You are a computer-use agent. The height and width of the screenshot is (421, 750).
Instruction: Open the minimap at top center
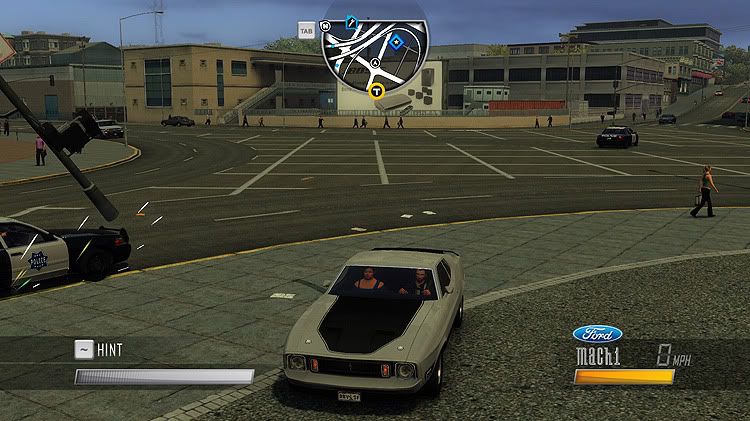[x=375, y=55]
